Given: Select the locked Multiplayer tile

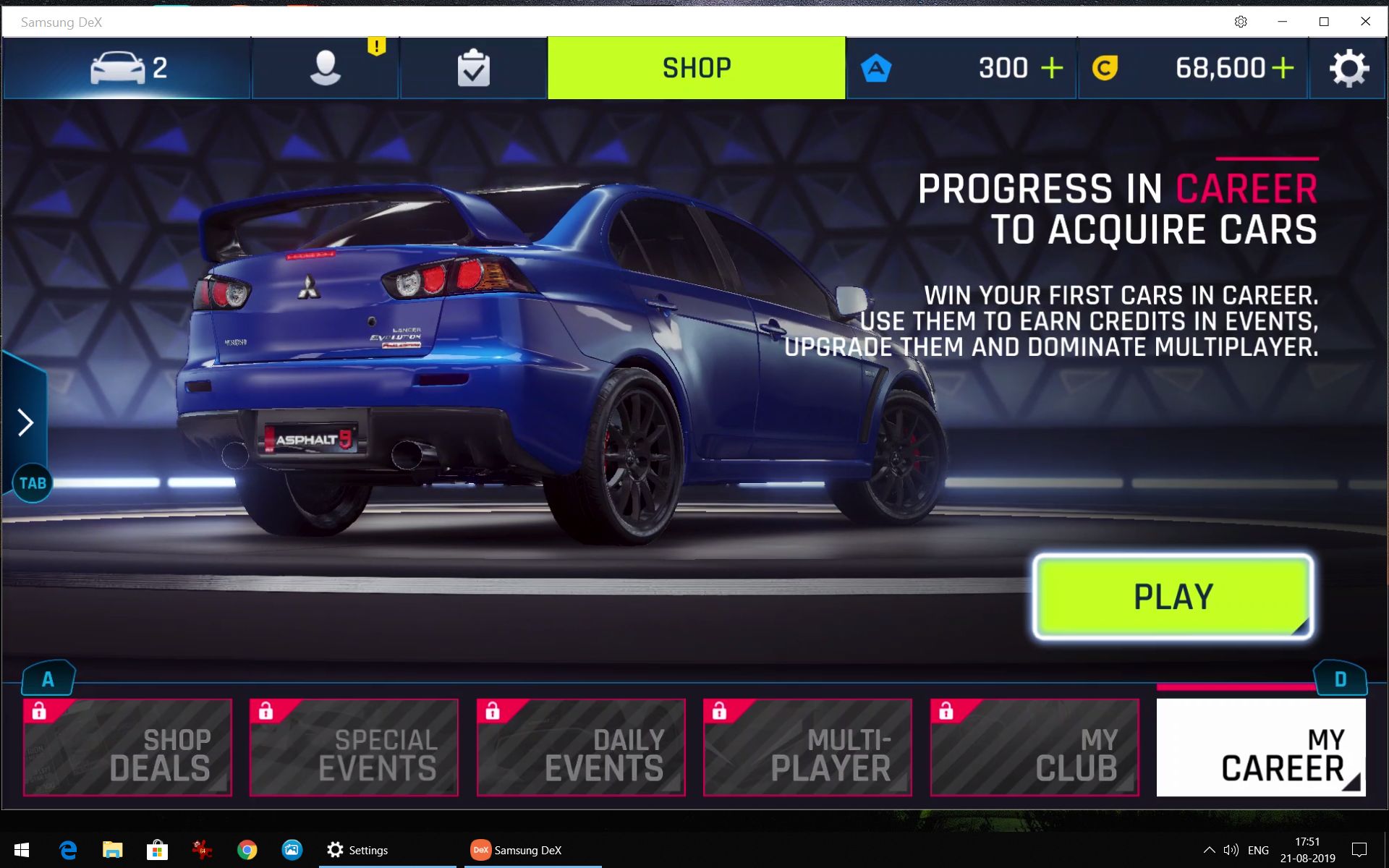Looking at the screenshot, I should coord(807,747).
